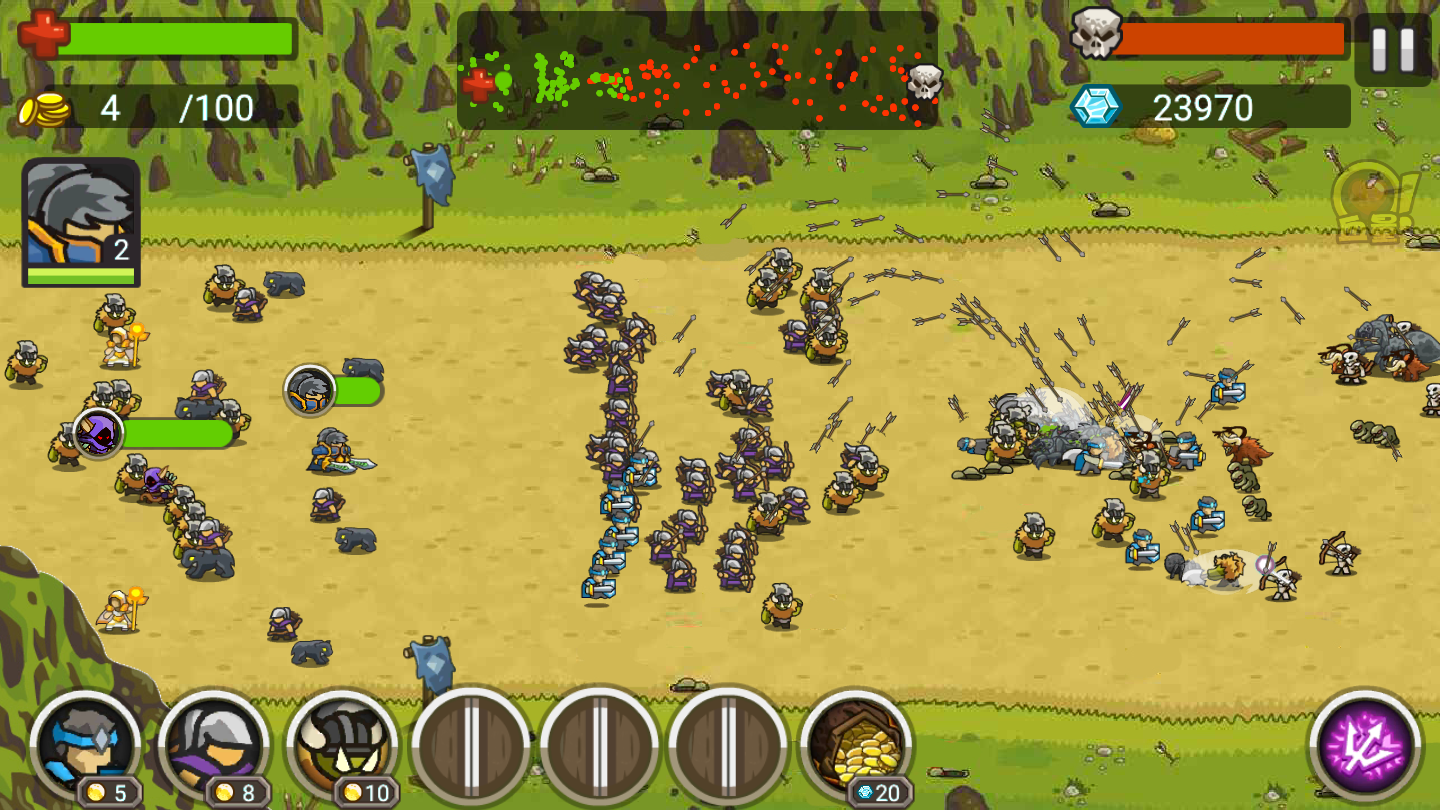Summon the purple helmeted archer for 8 gold
Screen dimensions: 1440x810
click(x=214, y=745)
